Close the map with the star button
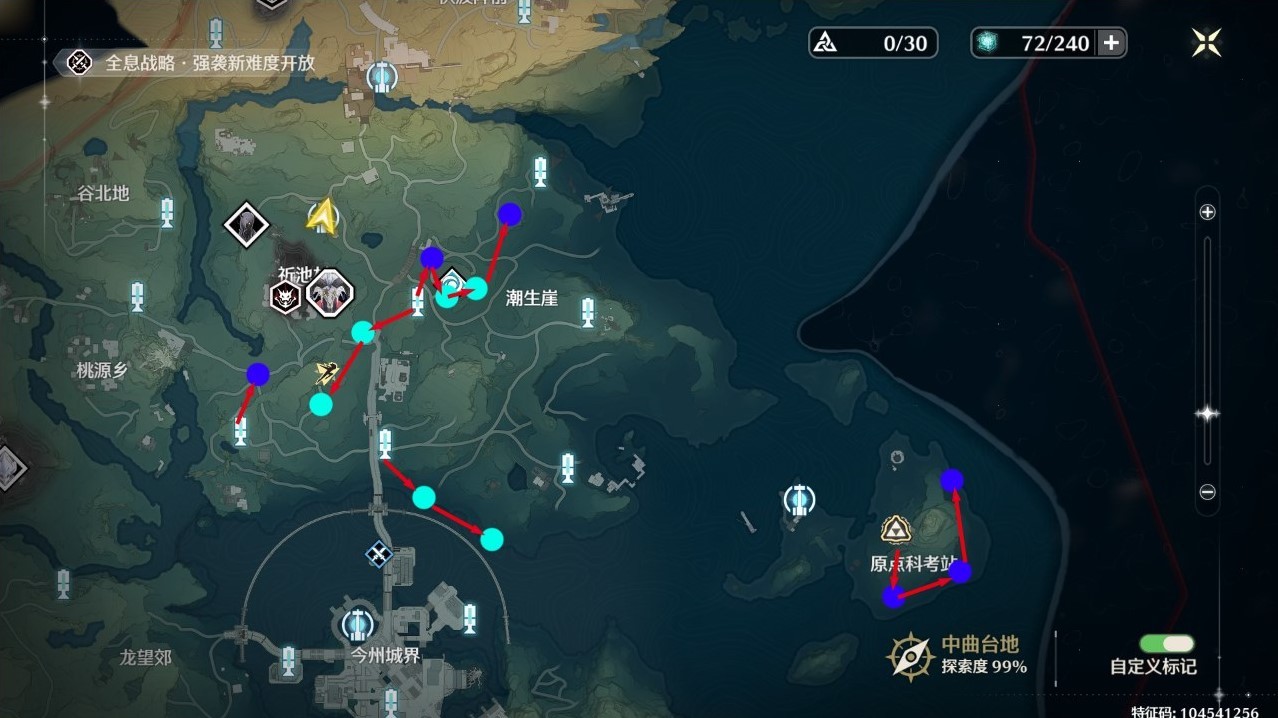 (x=1206, y=42)
